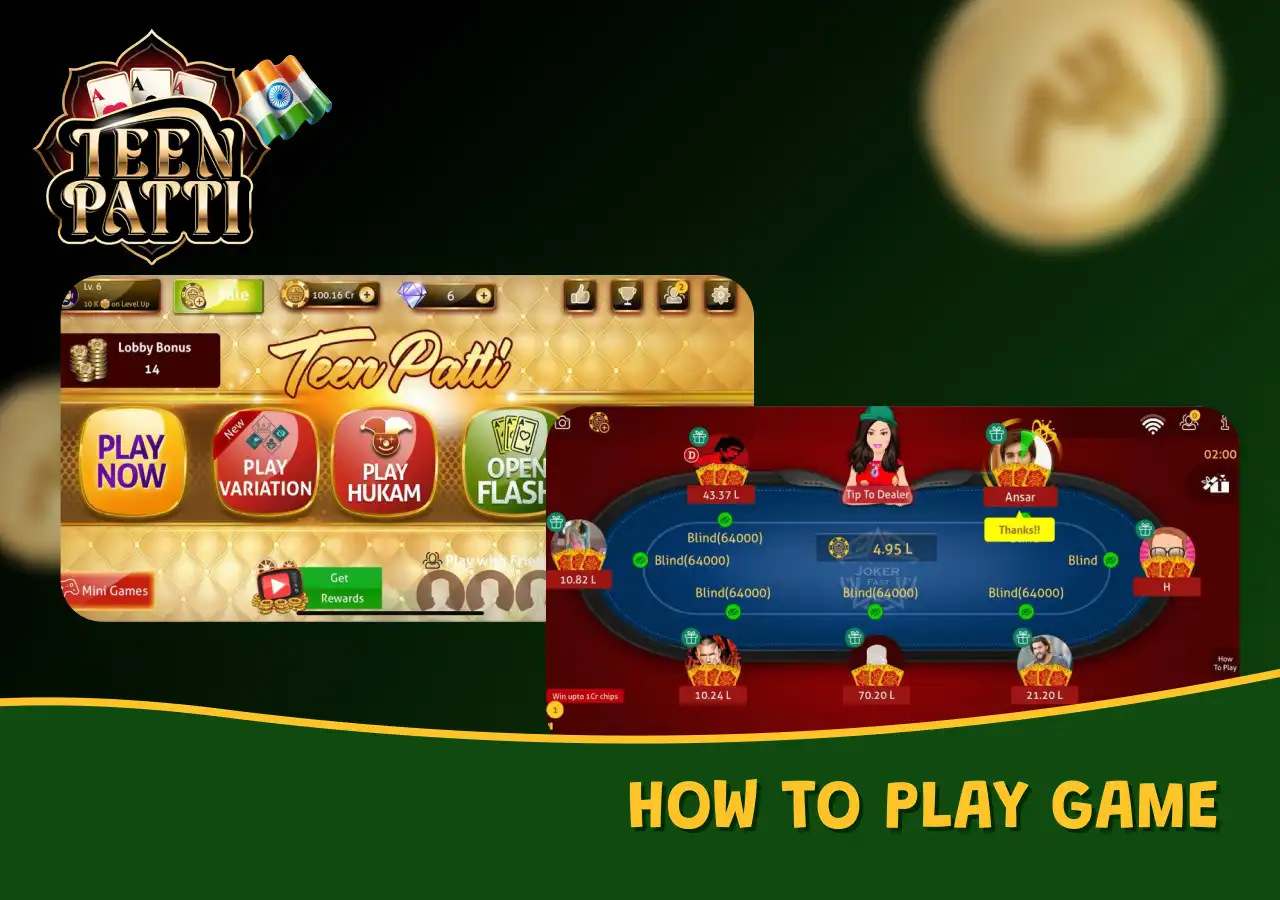
Task: Click the Thanks!! chat bubble near Ansar
Action: pyautogui.click(x=1019, y=529)
